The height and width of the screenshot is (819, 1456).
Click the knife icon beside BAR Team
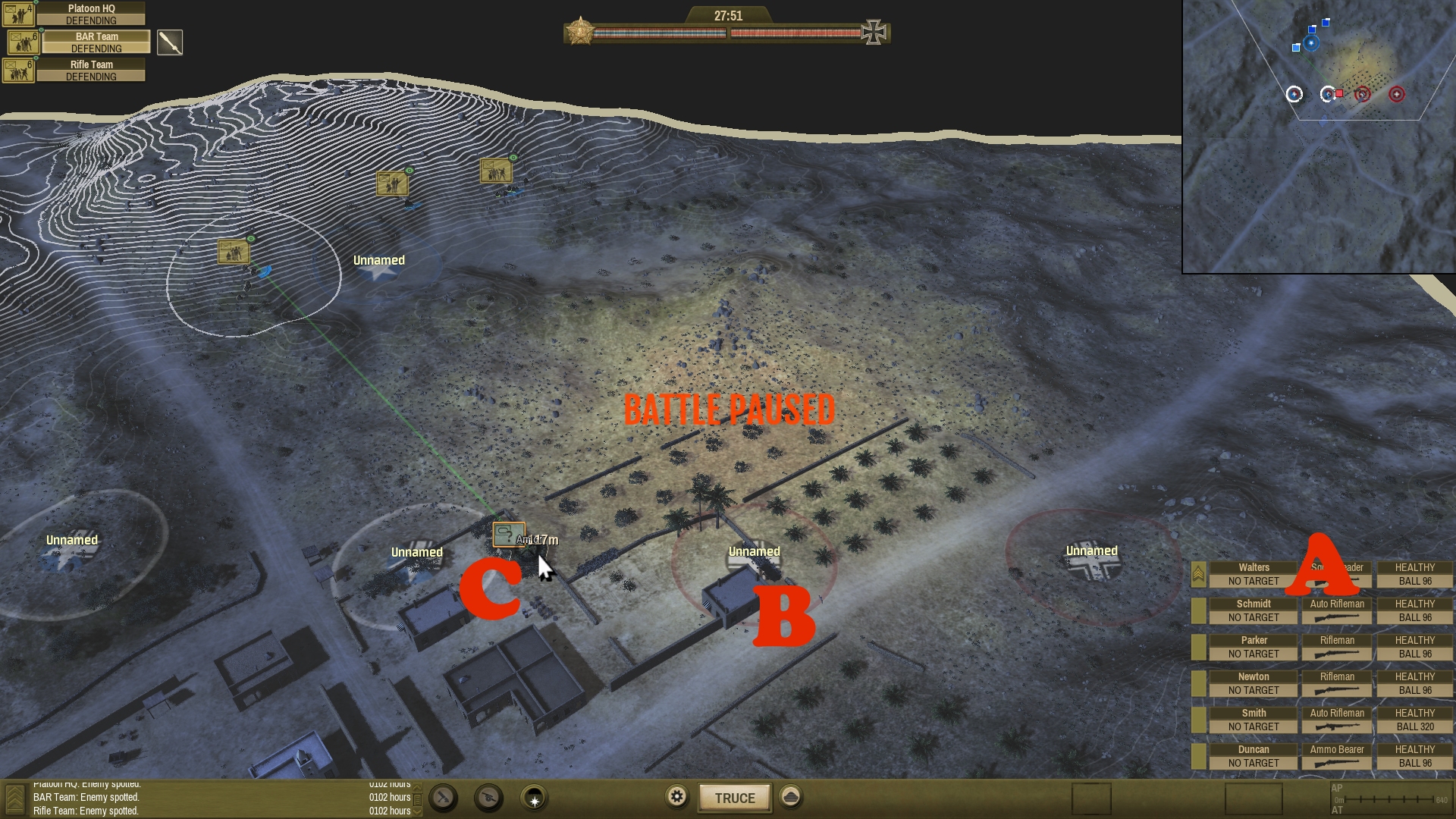[170, 42]
